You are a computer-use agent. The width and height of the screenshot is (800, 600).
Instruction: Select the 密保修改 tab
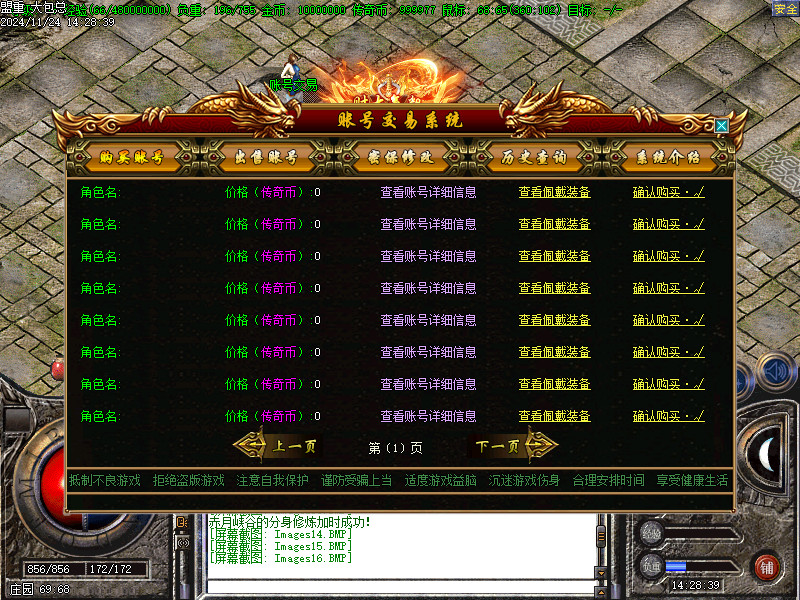click(x=400, y=157)
